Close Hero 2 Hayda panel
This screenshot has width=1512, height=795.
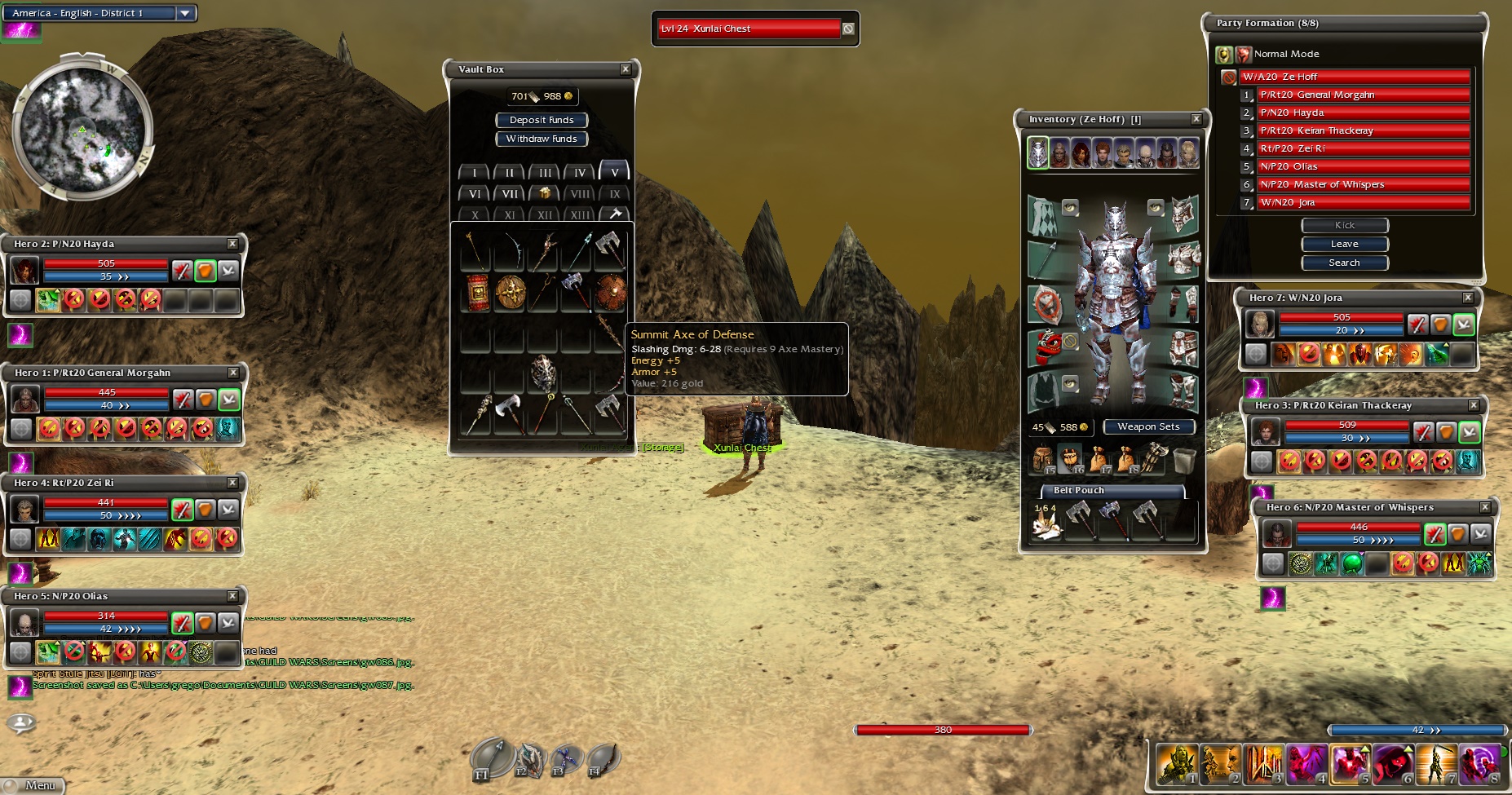(232, 244)
